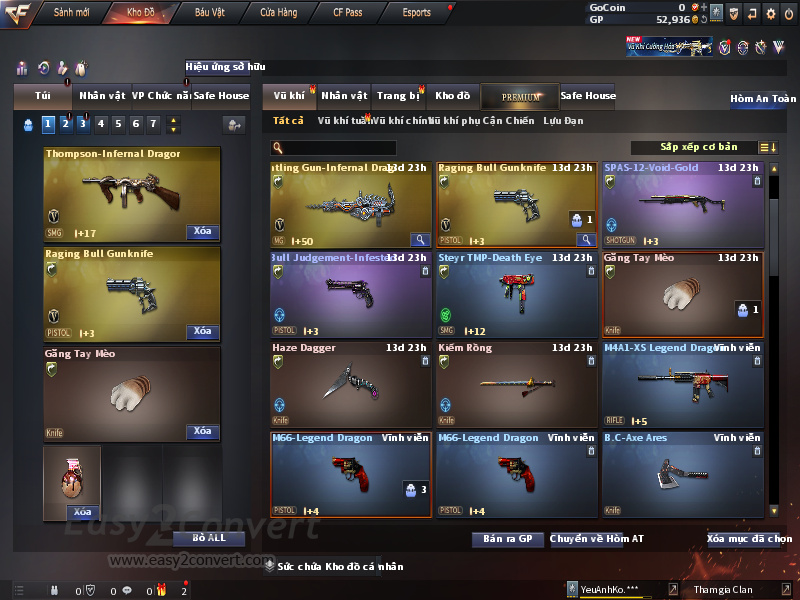Switch to the Trang bị tab
This screenshot has height=600, width=800.
tap(398, 96)
